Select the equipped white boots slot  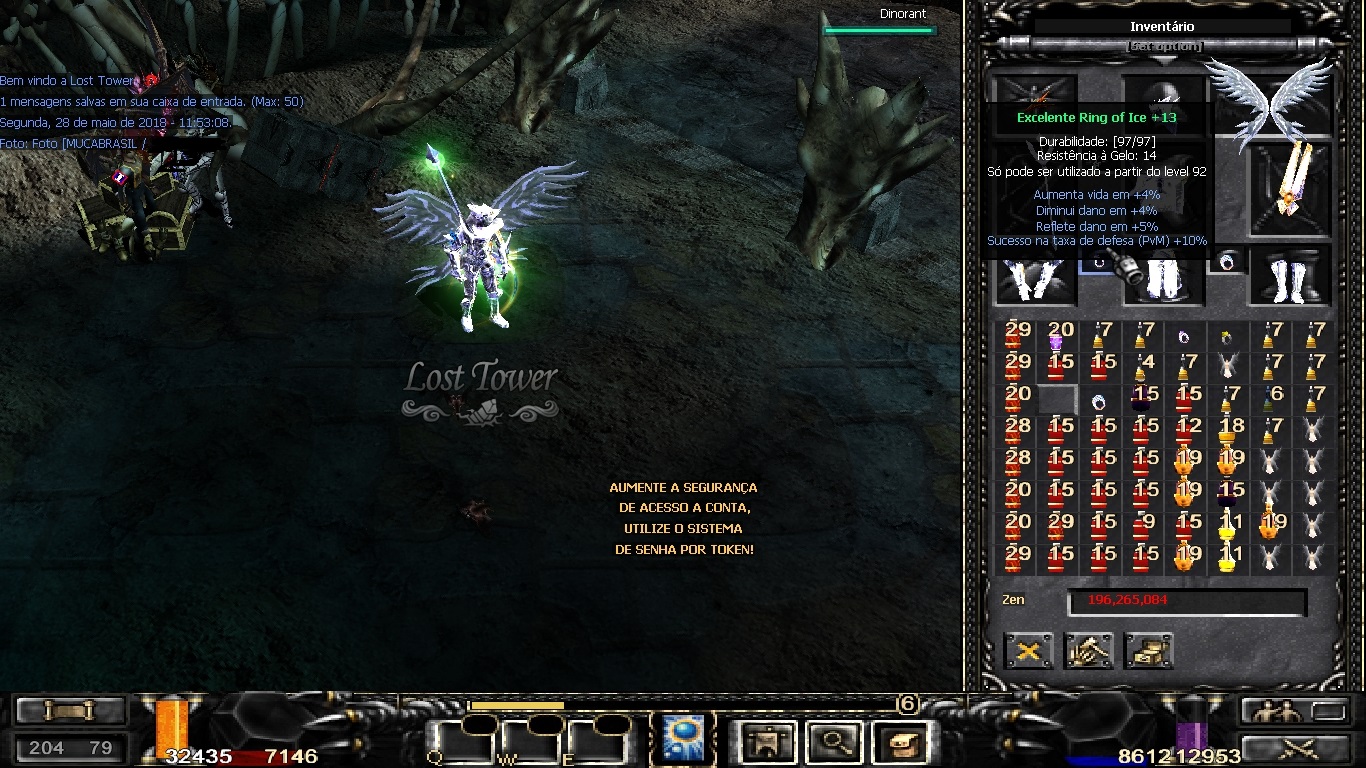[x=1291, y=277]
